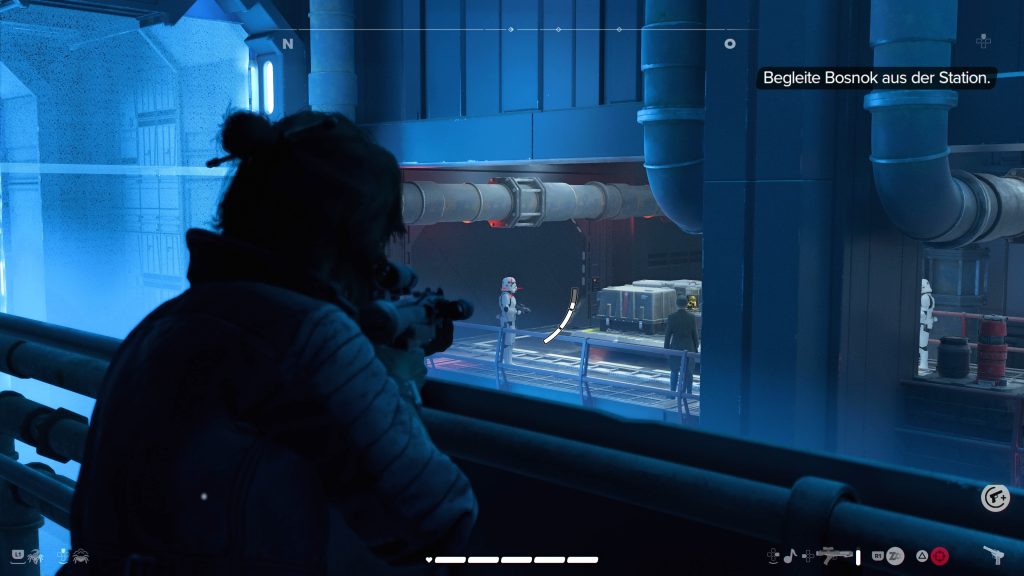
Task: Select the crouching Nix creature icon
Action: click(80, 554)
